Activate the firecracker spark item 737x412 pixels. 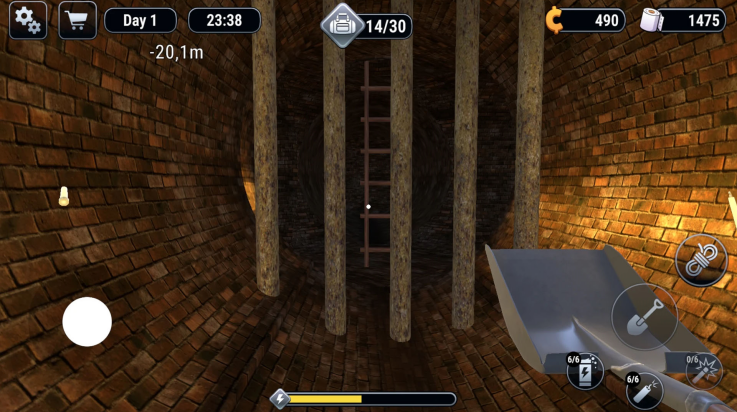coord(704,370)
